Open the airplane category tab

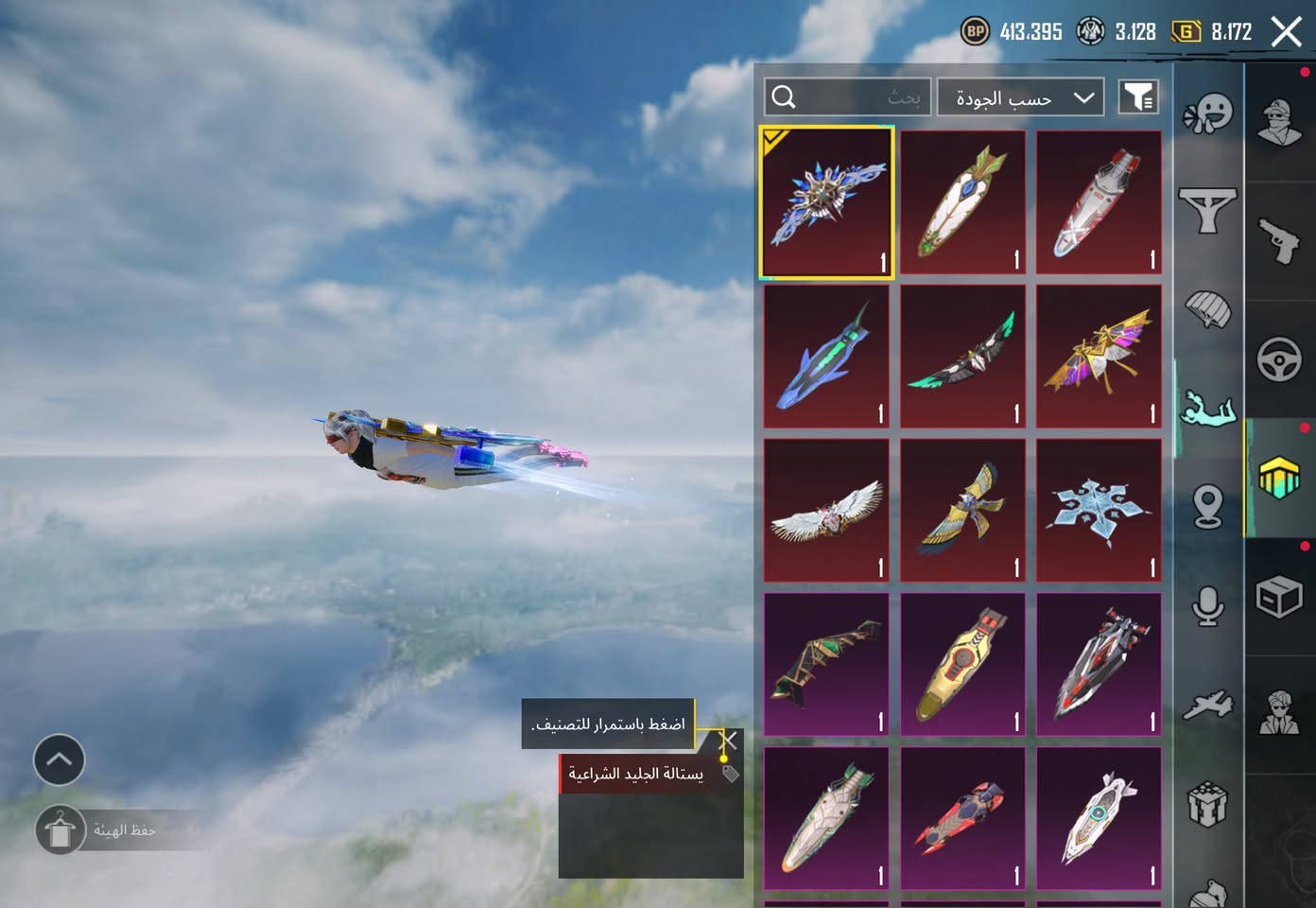(x=1208, y=706)
